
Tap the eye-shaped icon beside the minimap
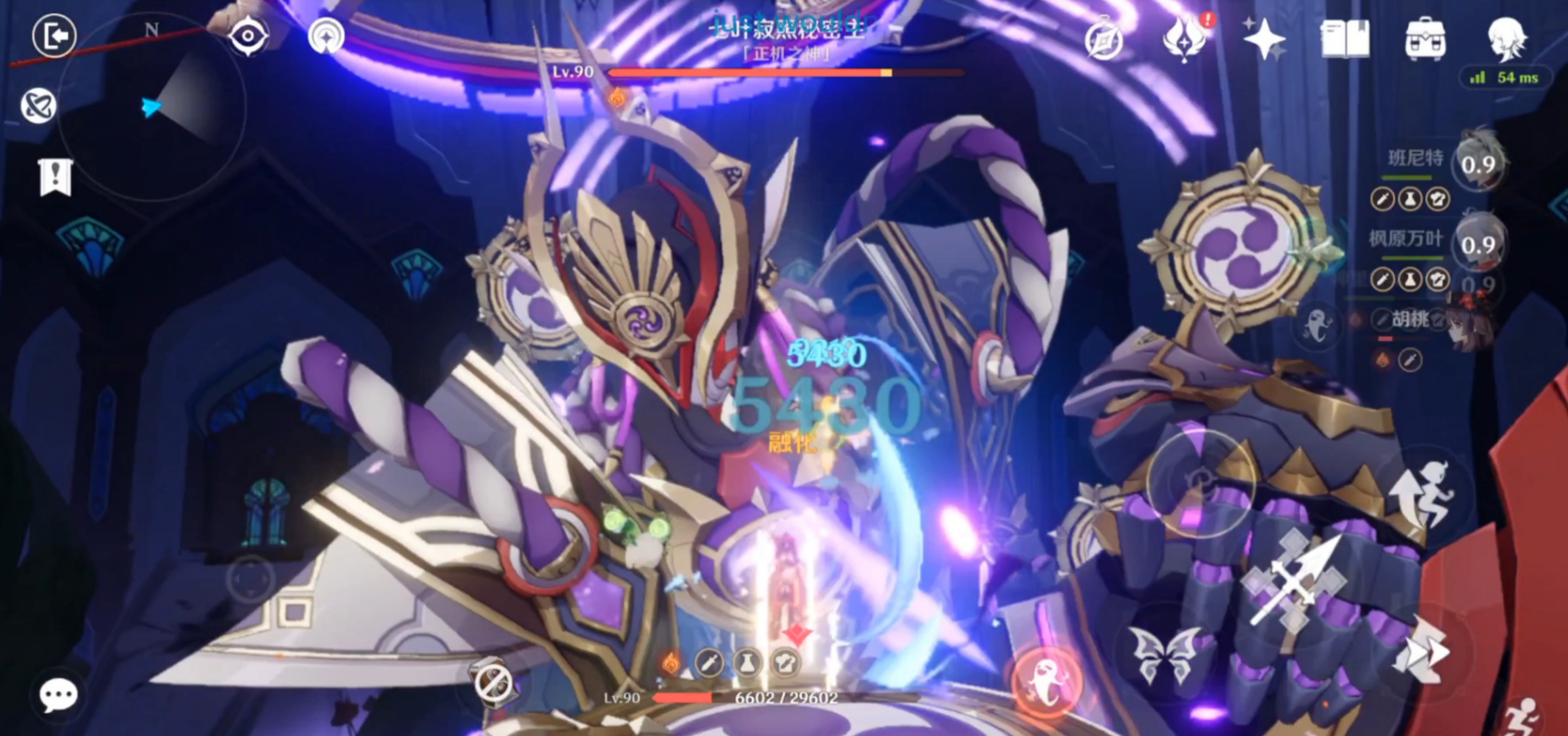pyautogui.click(x=249, y=36)
